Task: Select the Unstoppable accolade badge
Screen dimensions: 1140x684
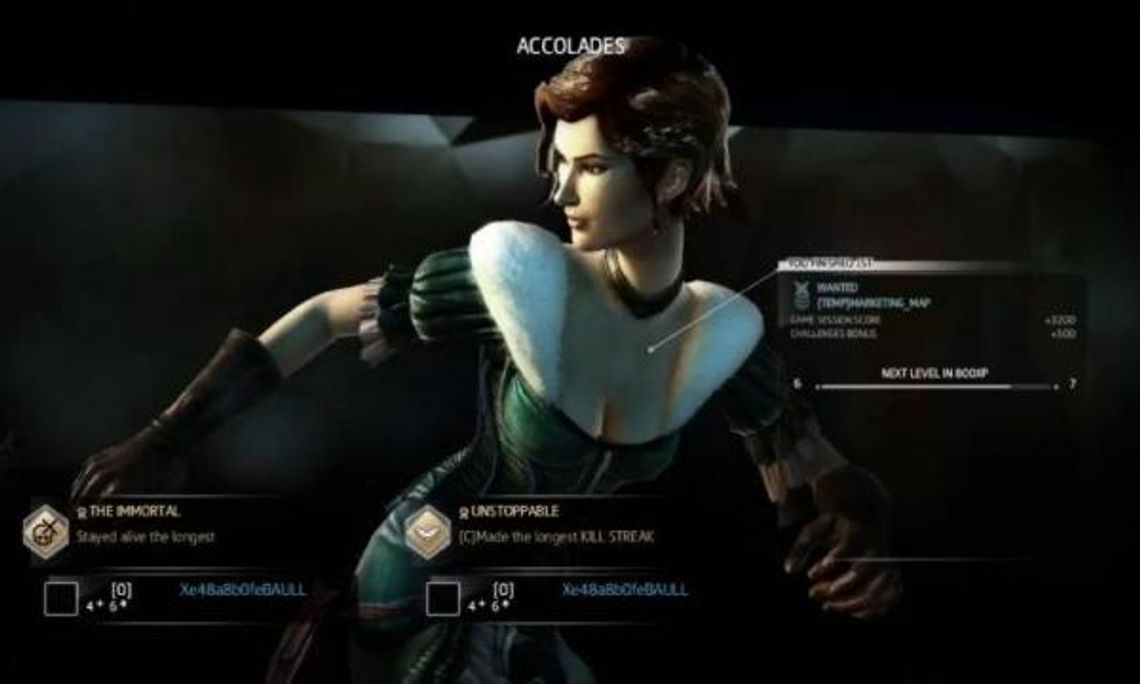Action: coord(427,530)
